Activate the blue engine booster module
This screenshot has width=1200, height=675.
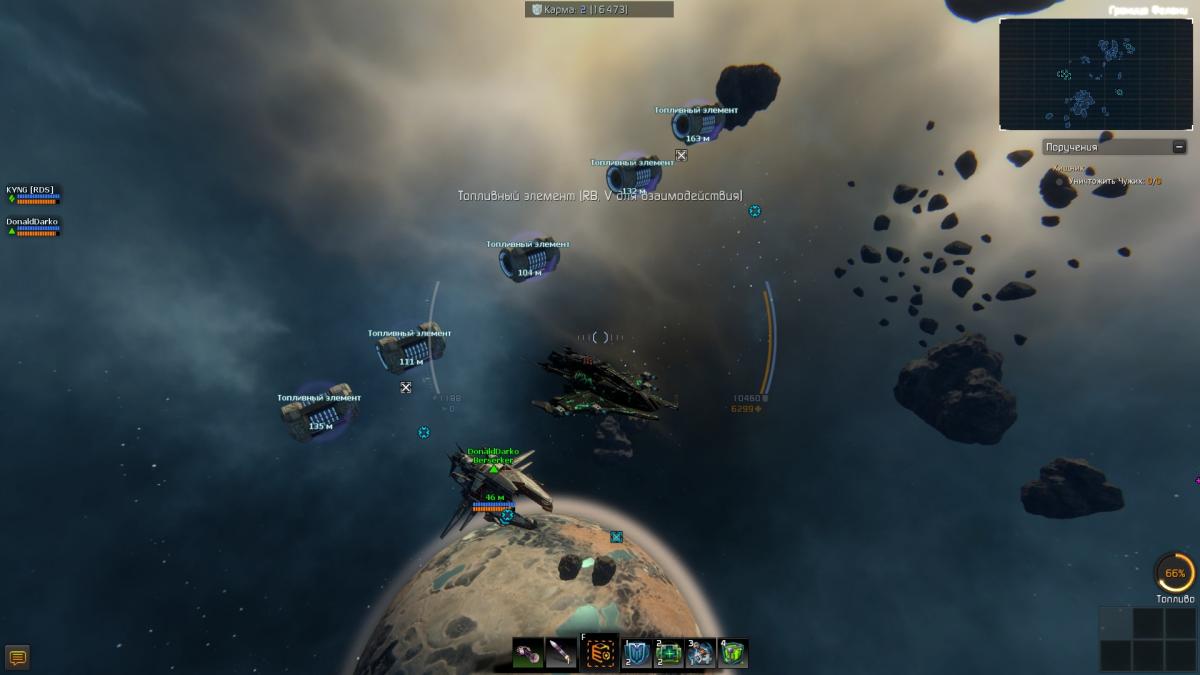click(x=701, y=654)
